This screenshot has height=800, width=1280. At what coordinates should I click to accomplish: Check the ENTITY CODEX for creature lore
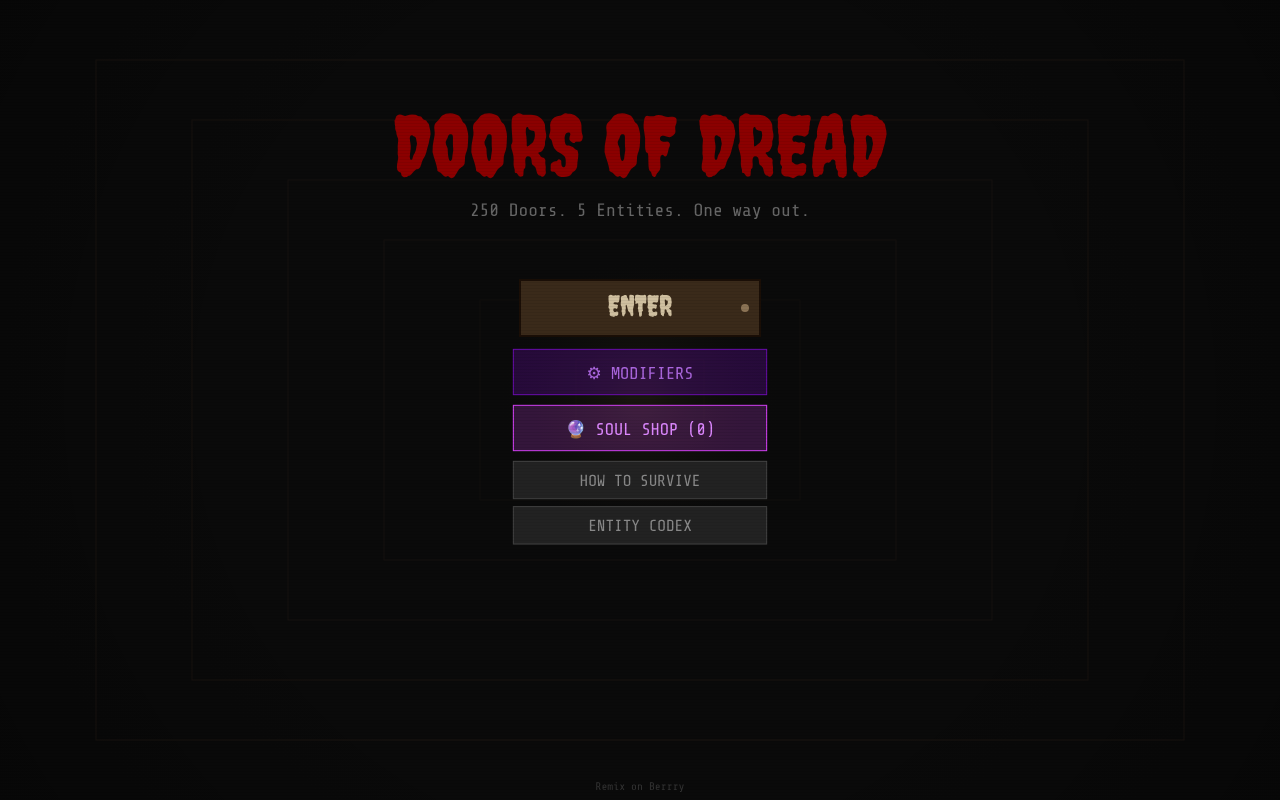[640, 525]
